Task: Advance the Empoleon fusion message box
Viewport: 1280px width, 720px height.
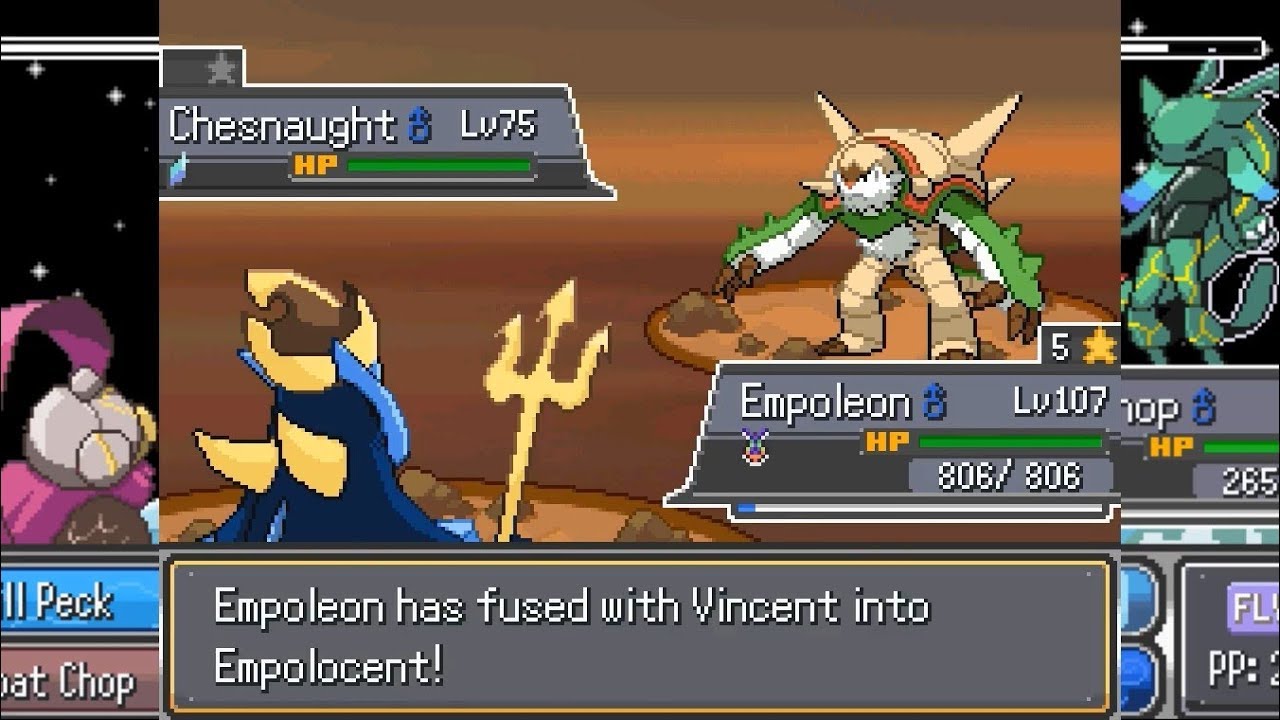Action: click(x=640, y=636)
